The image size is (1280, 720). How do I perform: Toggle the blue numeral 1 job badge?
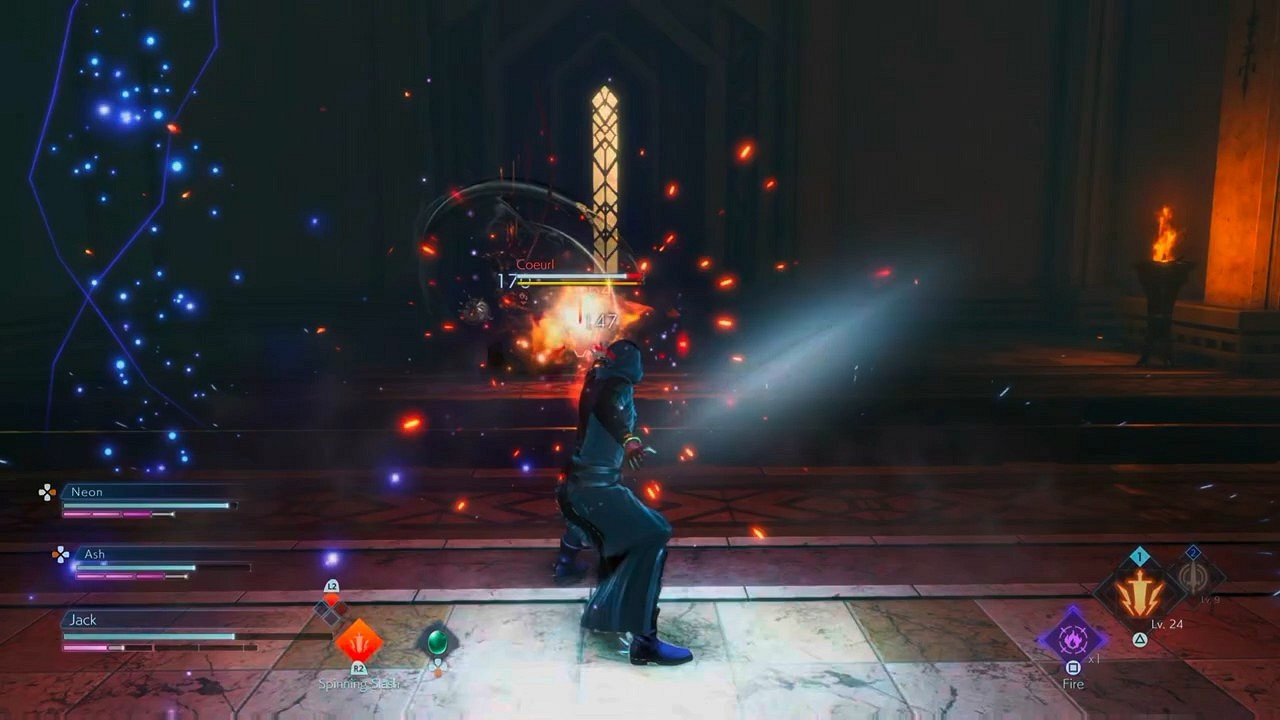[1139, 556]
